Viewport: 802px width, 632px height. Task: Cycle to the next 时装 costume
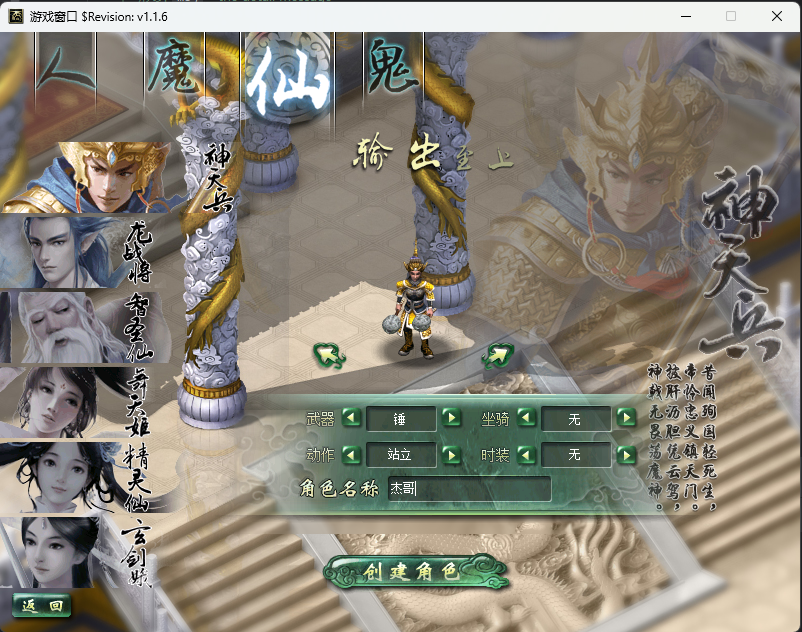click(627, 455)
